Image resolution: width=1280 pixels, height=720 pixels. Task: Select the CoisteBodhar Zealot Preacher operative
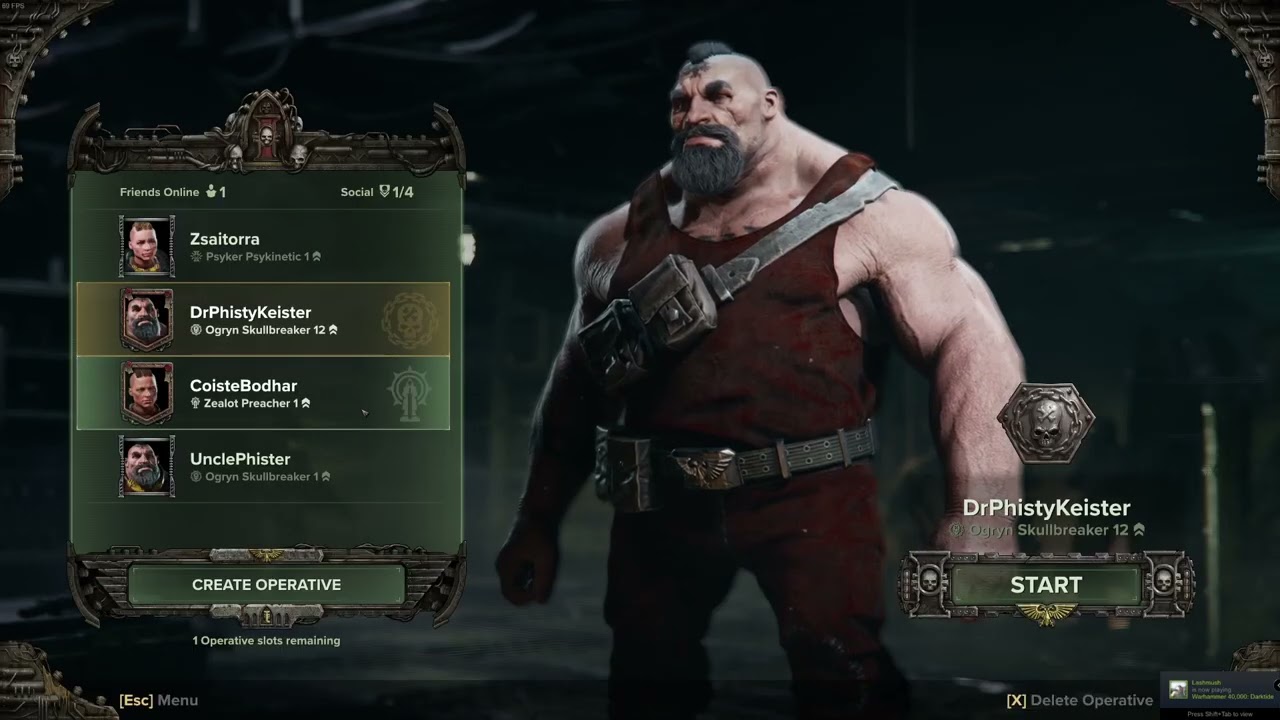click(x=263, y=393)
